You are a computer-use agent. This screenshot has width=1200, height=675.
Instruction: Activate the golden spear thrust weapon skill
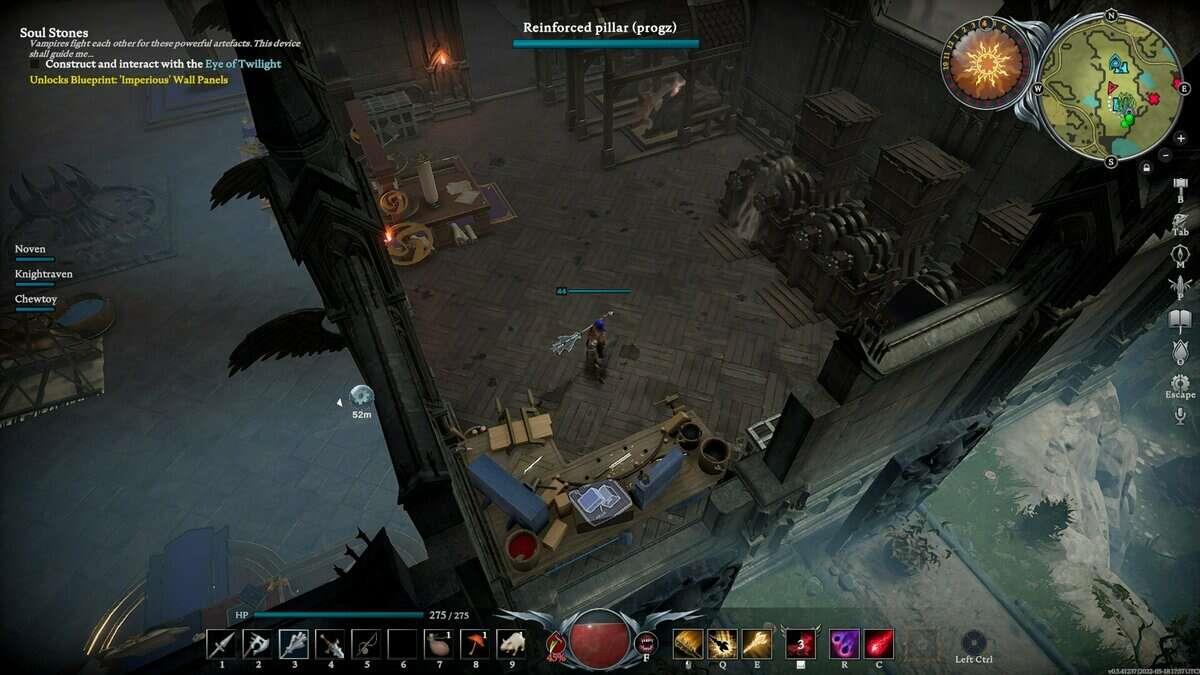coord(758,644)
